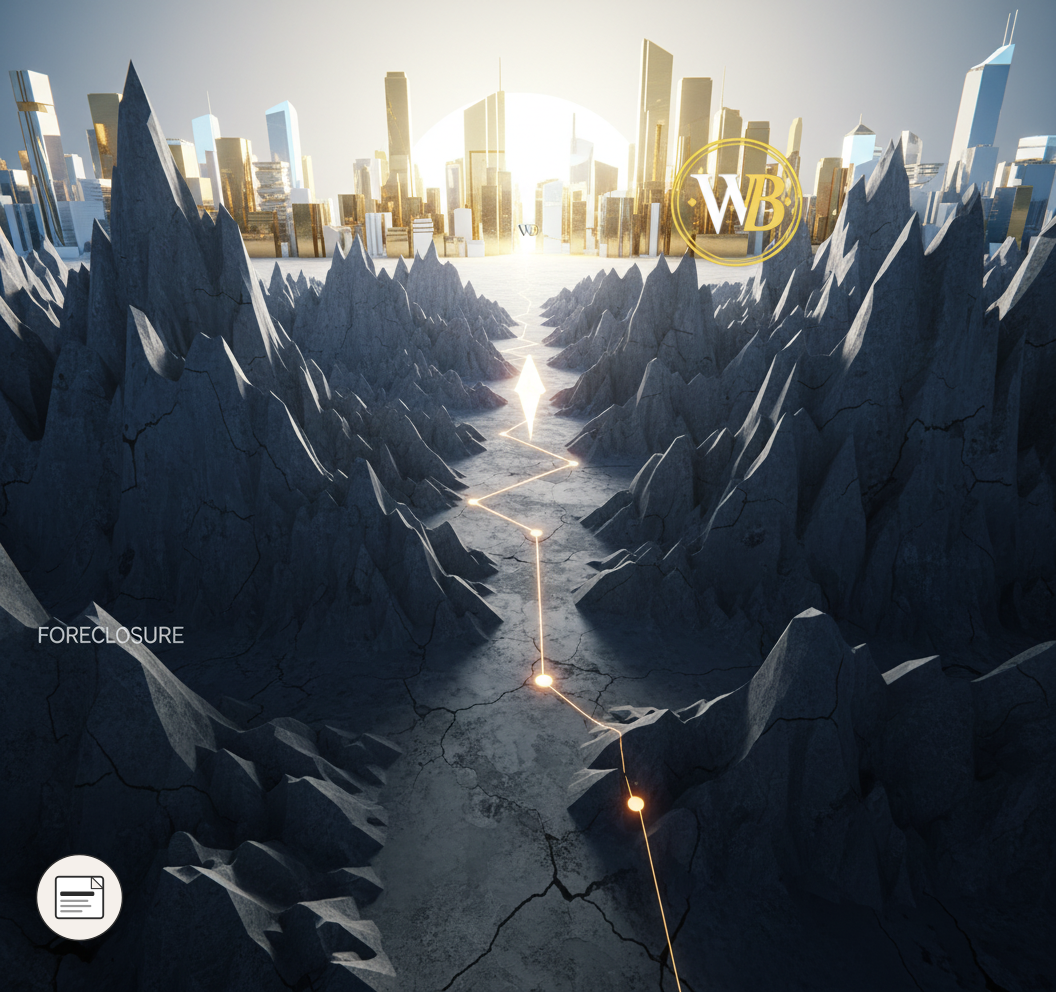
Task: Click the gold WB circle emblem
Action: pyautogui.click(x=737, y=202)
